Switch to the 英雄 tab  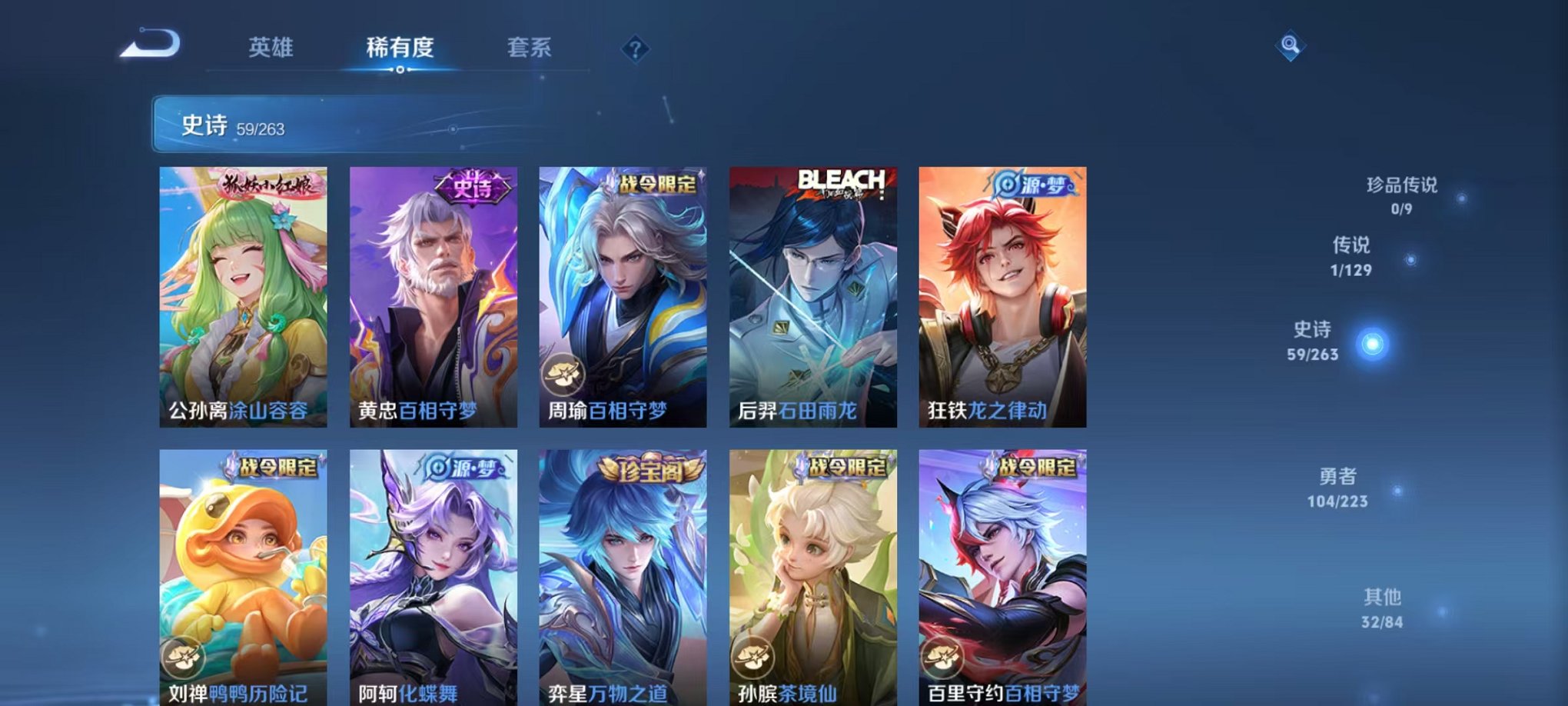(273, 48)
